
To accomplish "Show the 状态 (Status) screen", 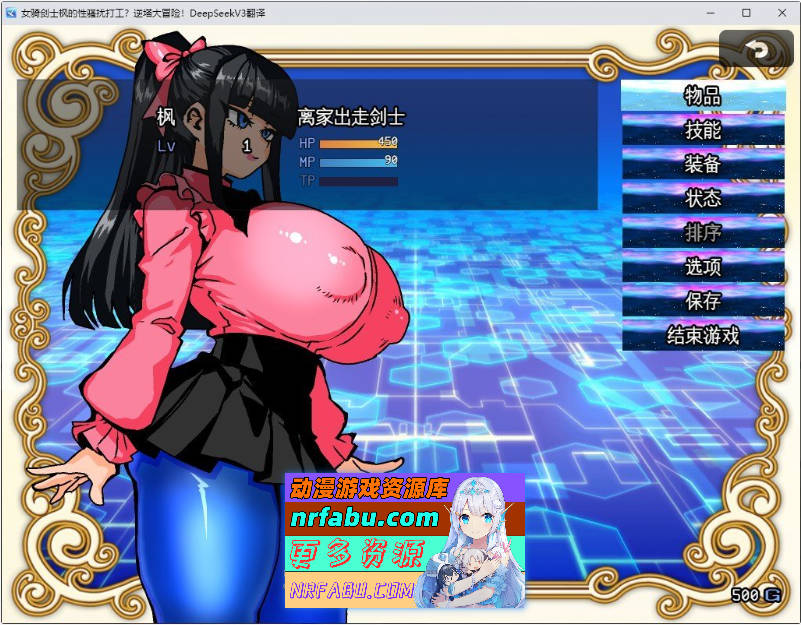I will pos(702,198).
